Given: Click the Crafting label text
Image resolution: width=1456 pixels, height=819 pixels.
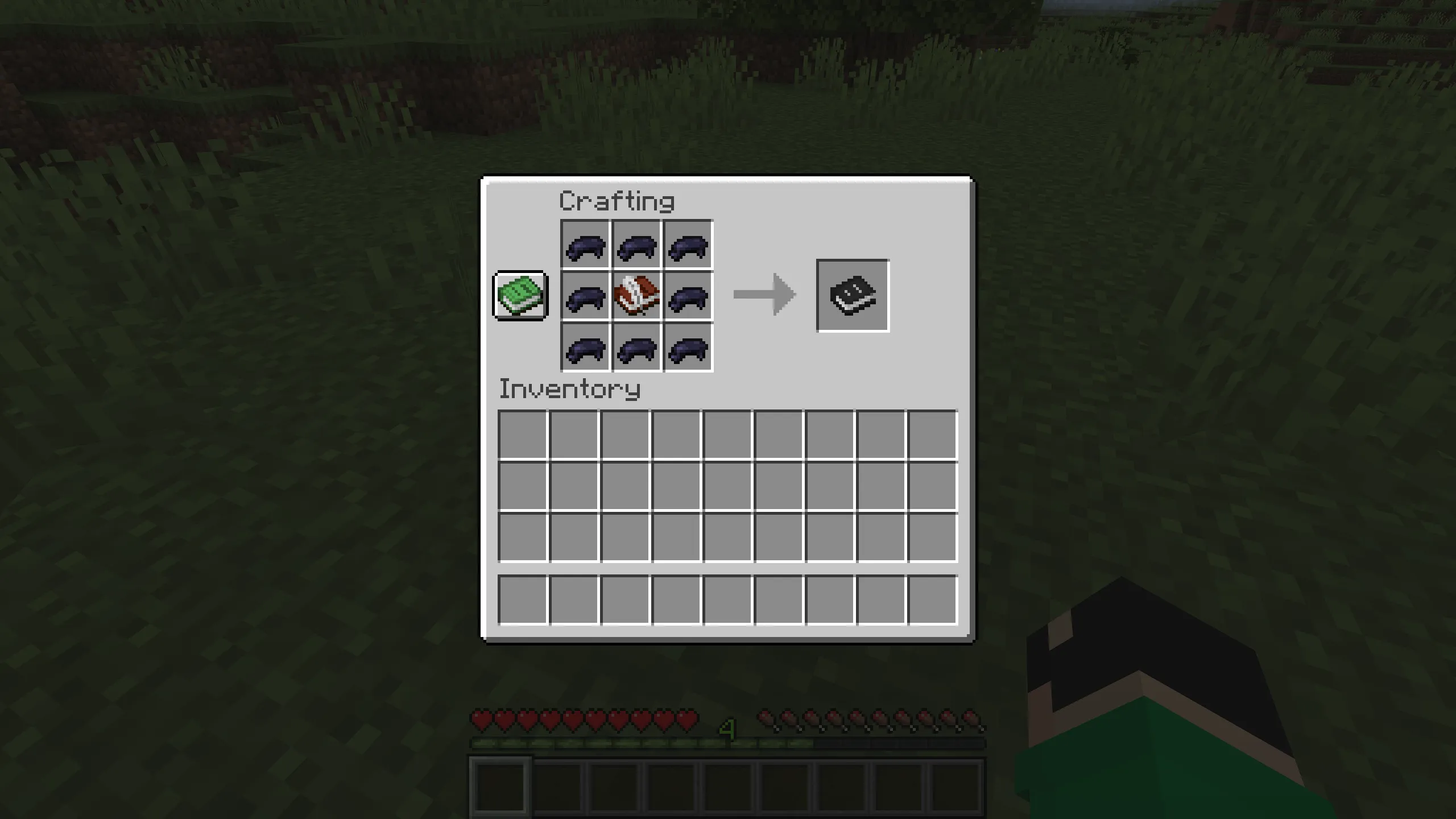Looking at the screenshot, I should tap(617, 201).
